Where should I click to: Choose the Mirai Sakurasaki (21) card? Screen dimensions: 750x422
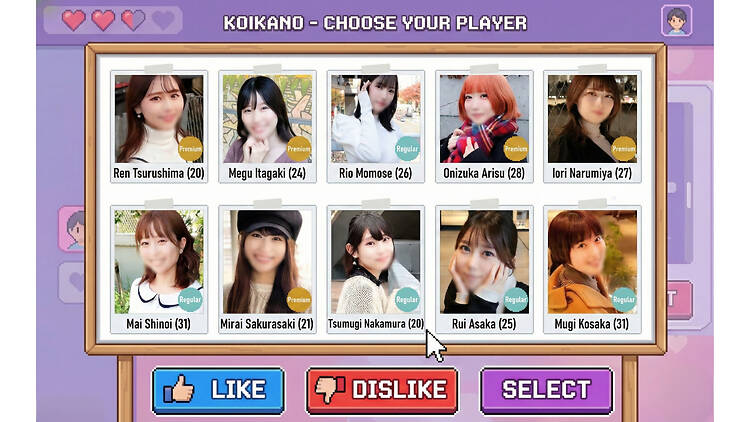pyautogui.click(x=267, y=268)
